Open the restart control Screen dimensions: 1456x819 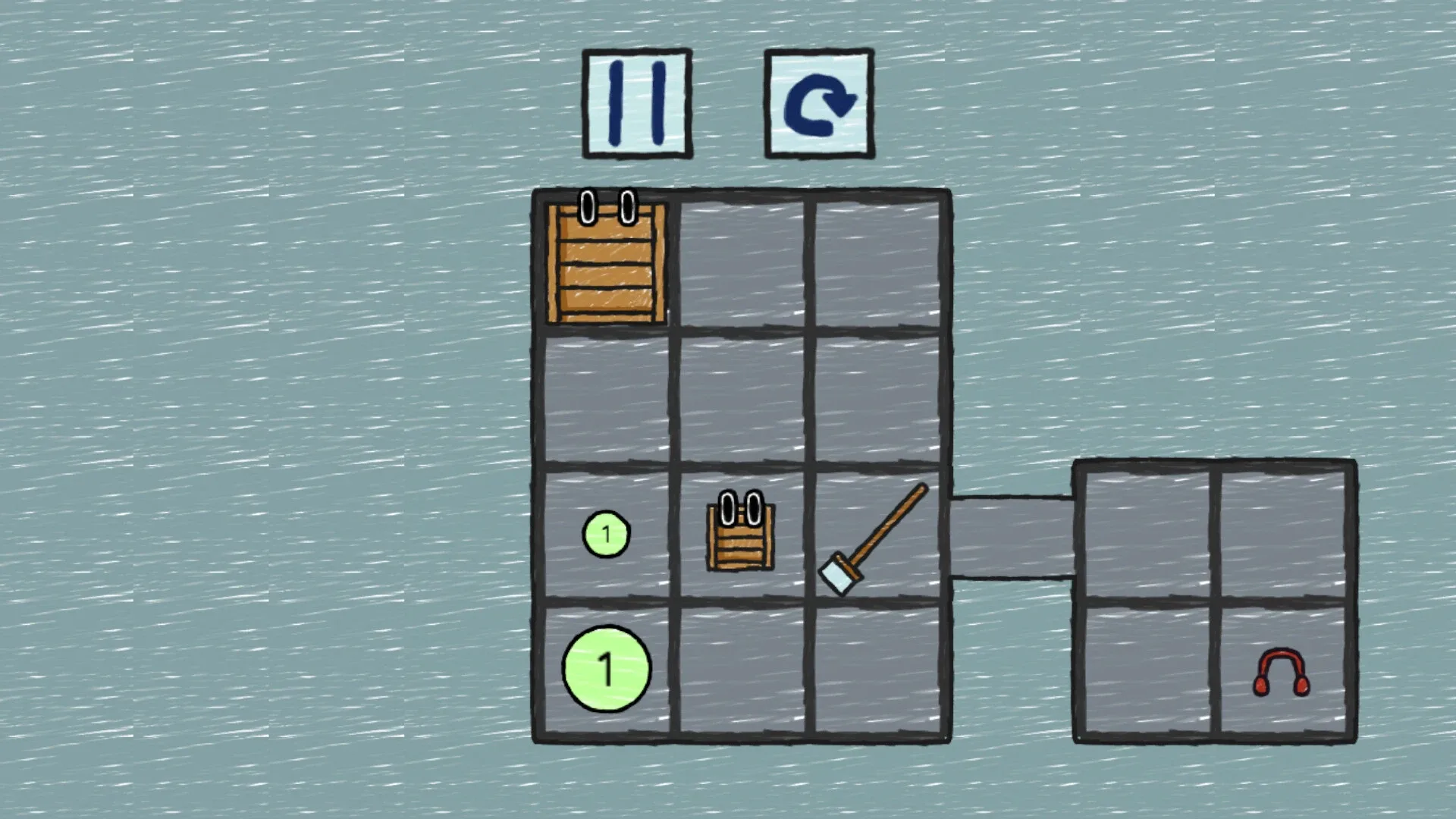pyautogui.click(x=819, y=102)
